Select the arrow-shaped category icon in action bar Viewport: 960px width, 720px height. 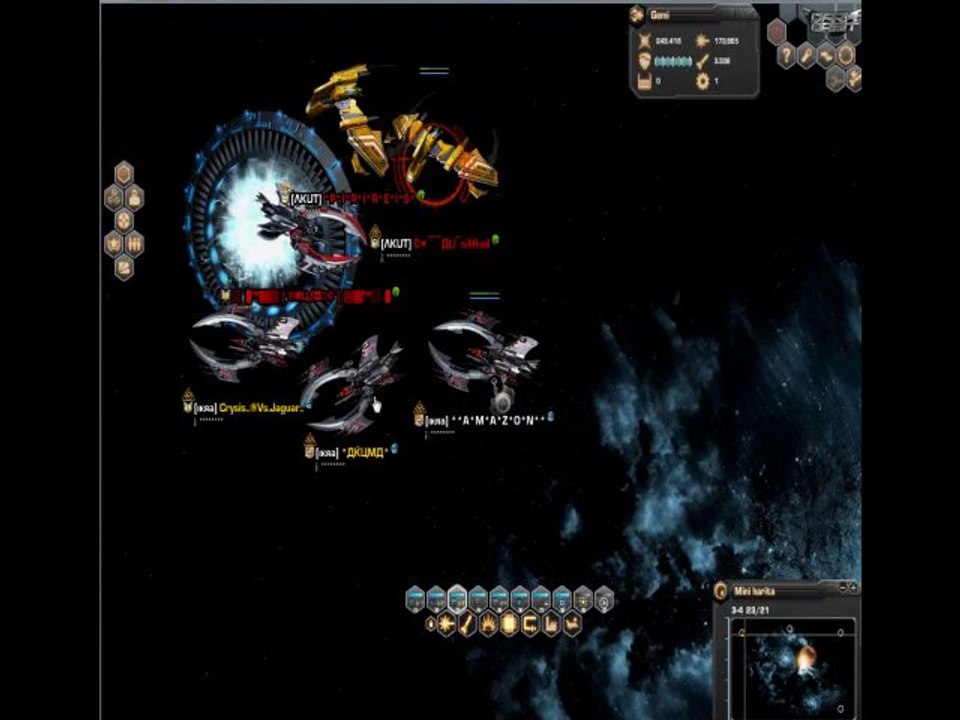tap(572, 625)
